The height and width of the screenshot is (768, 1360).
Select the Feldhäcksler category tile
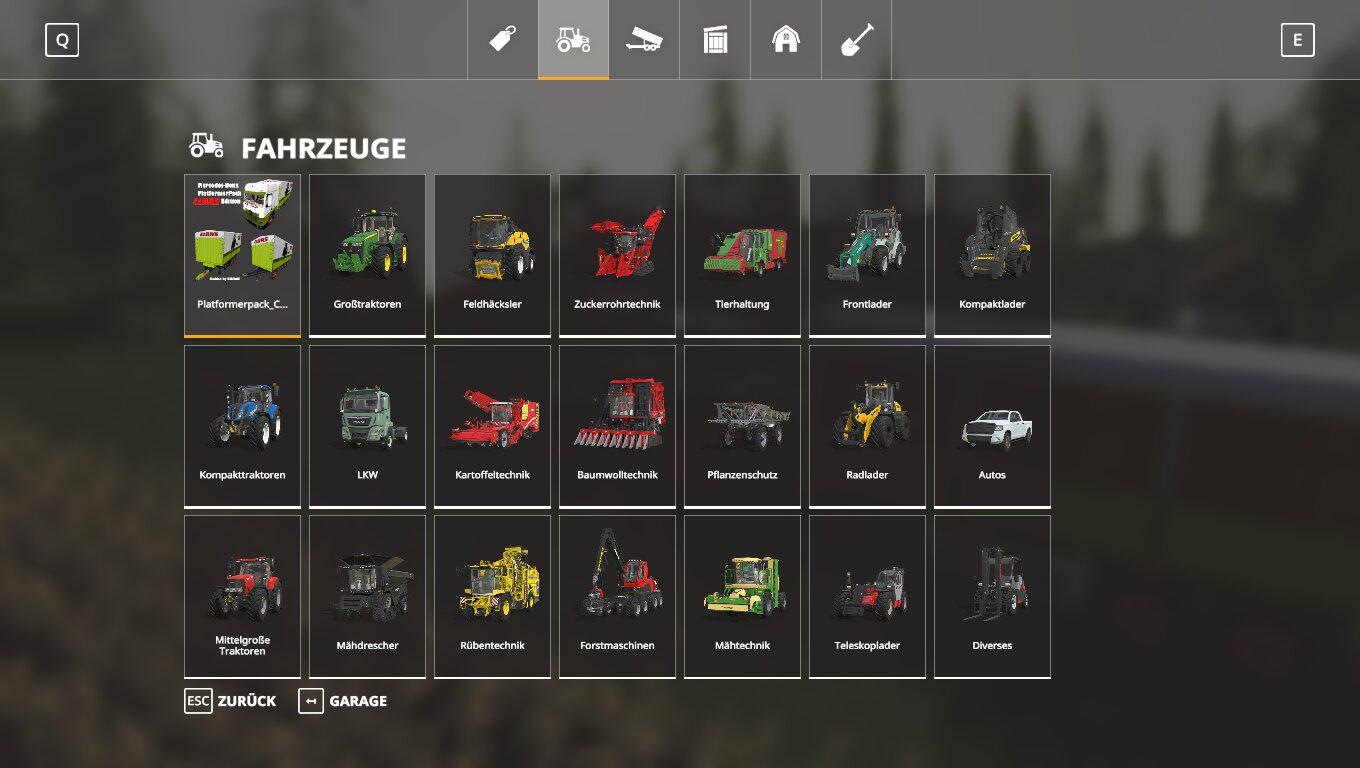point(492,255)
